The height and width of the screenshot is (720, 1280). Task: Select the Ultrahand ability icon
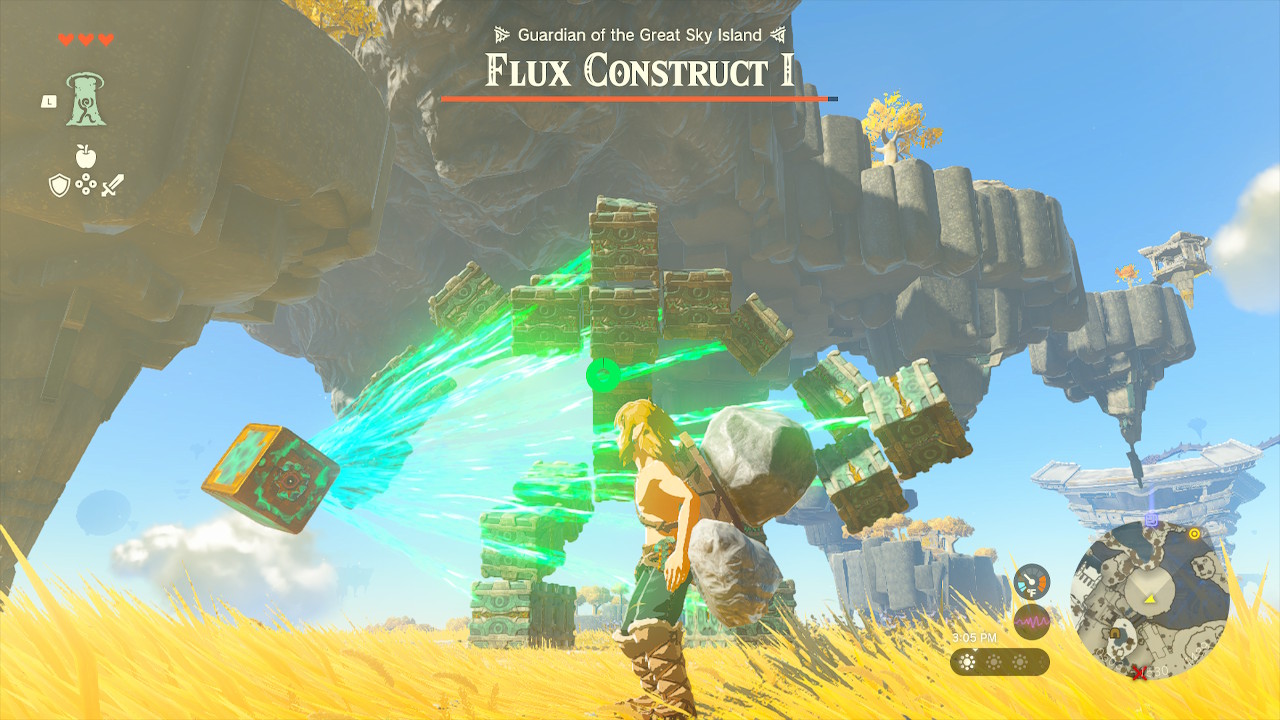coord(85,101)
